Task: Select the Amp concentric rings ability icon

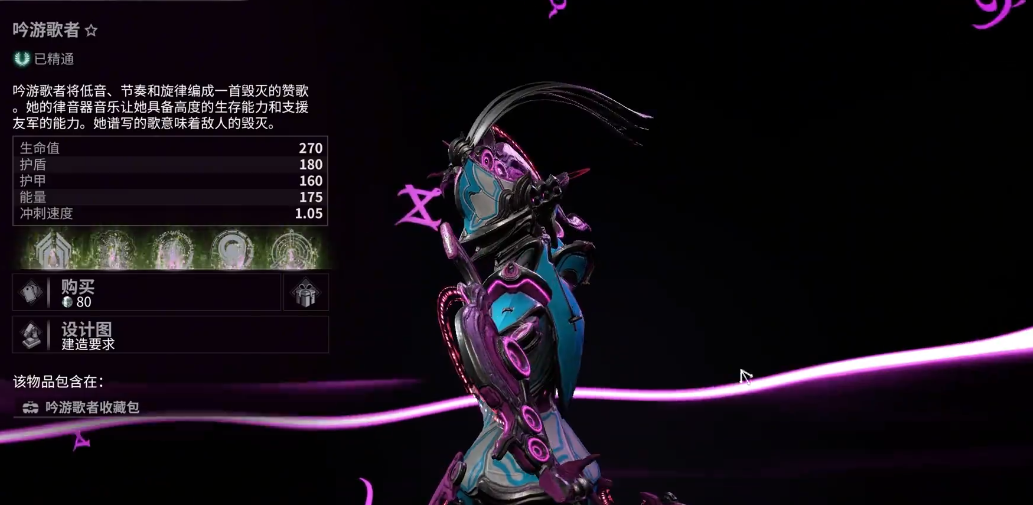Action: pyautogui.click(x=290, y=249)
